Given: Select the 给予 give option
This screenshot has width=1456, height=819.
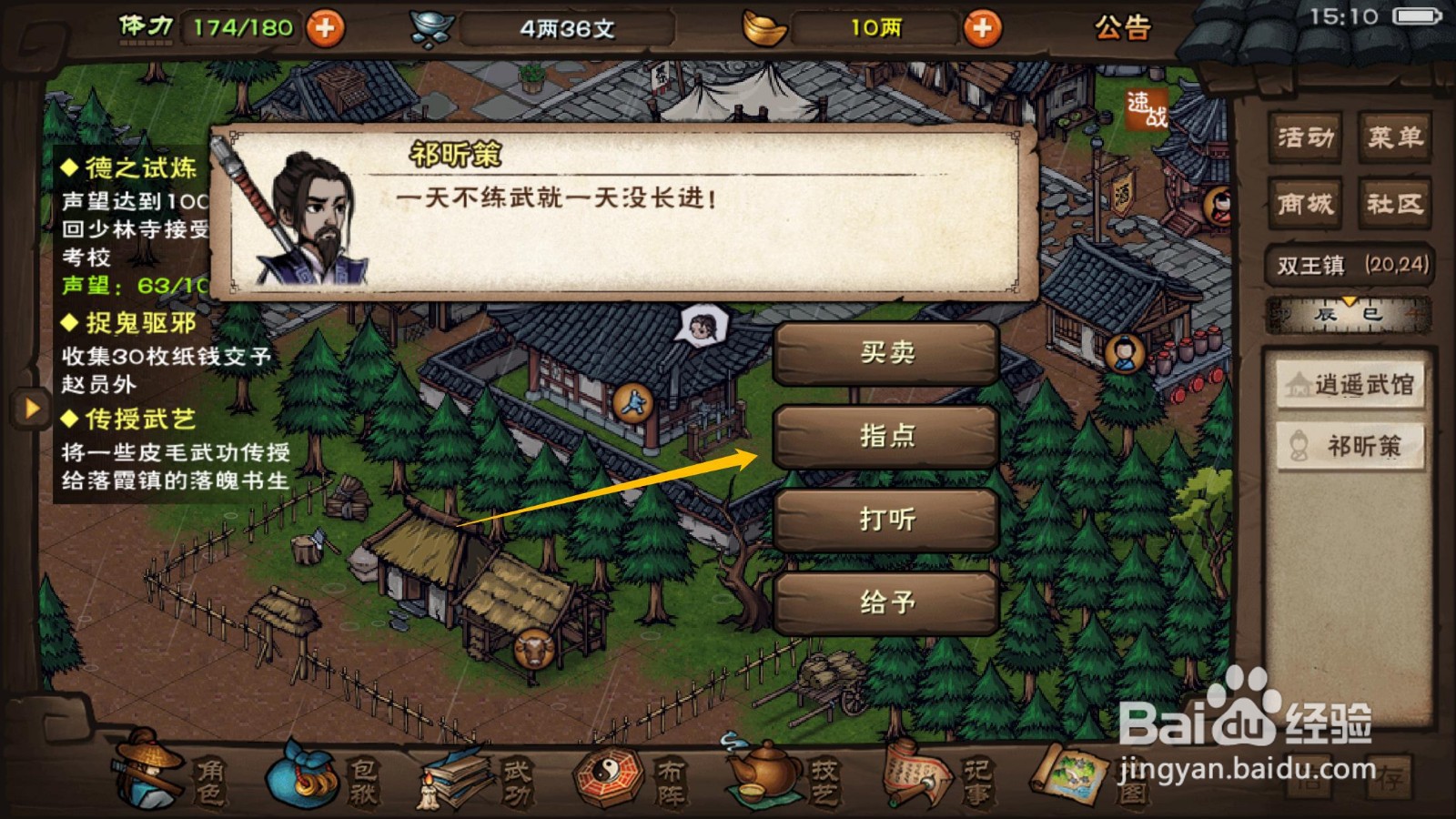Looking at the screenshot, I should click(885, 602).
